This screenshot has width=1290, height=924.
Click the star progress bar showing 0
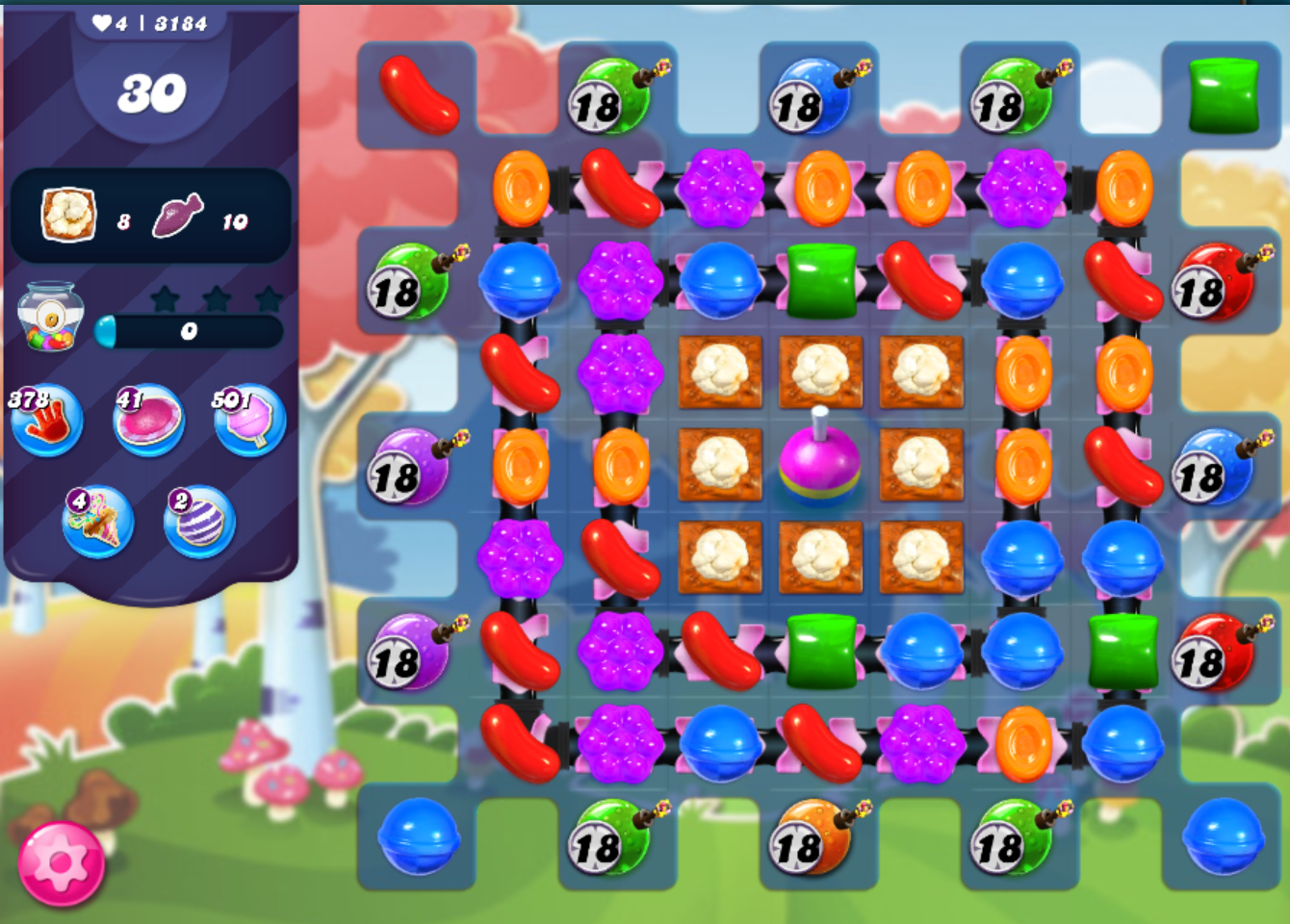pyautogui.click(x=189, y=331)
